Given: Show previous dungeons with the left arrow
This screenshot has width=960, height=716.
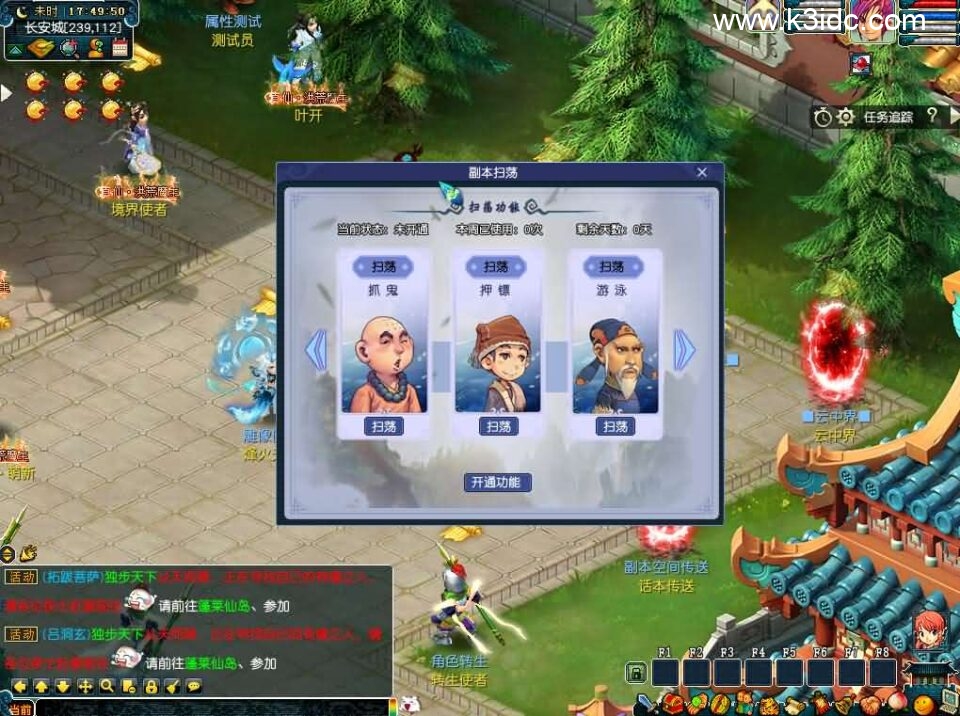Looking at the screenshot, I should point(316,351).
